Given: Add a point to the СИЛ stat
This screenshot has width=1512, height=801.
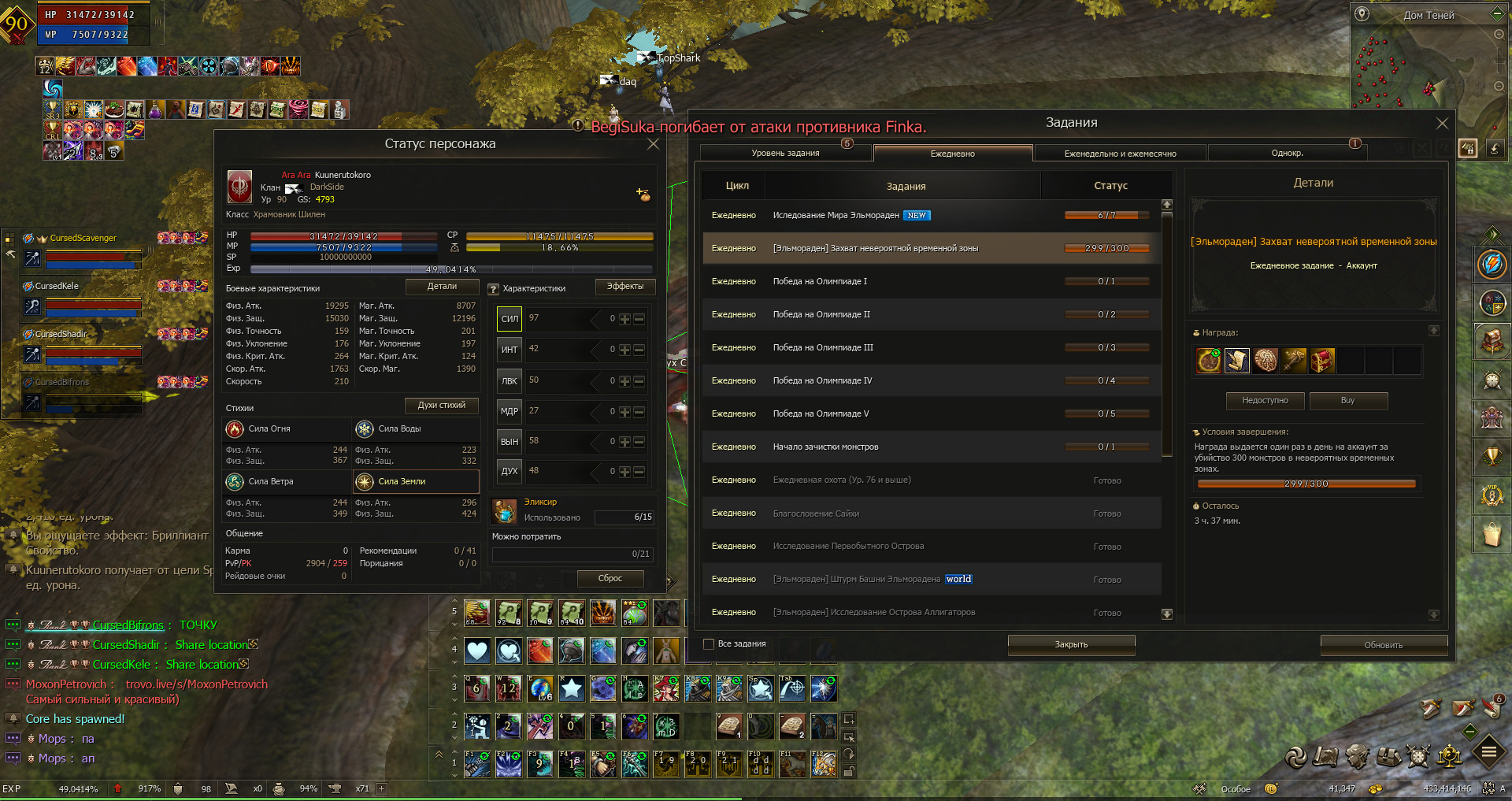Looking at the screenshot, I should pos(624,319).
